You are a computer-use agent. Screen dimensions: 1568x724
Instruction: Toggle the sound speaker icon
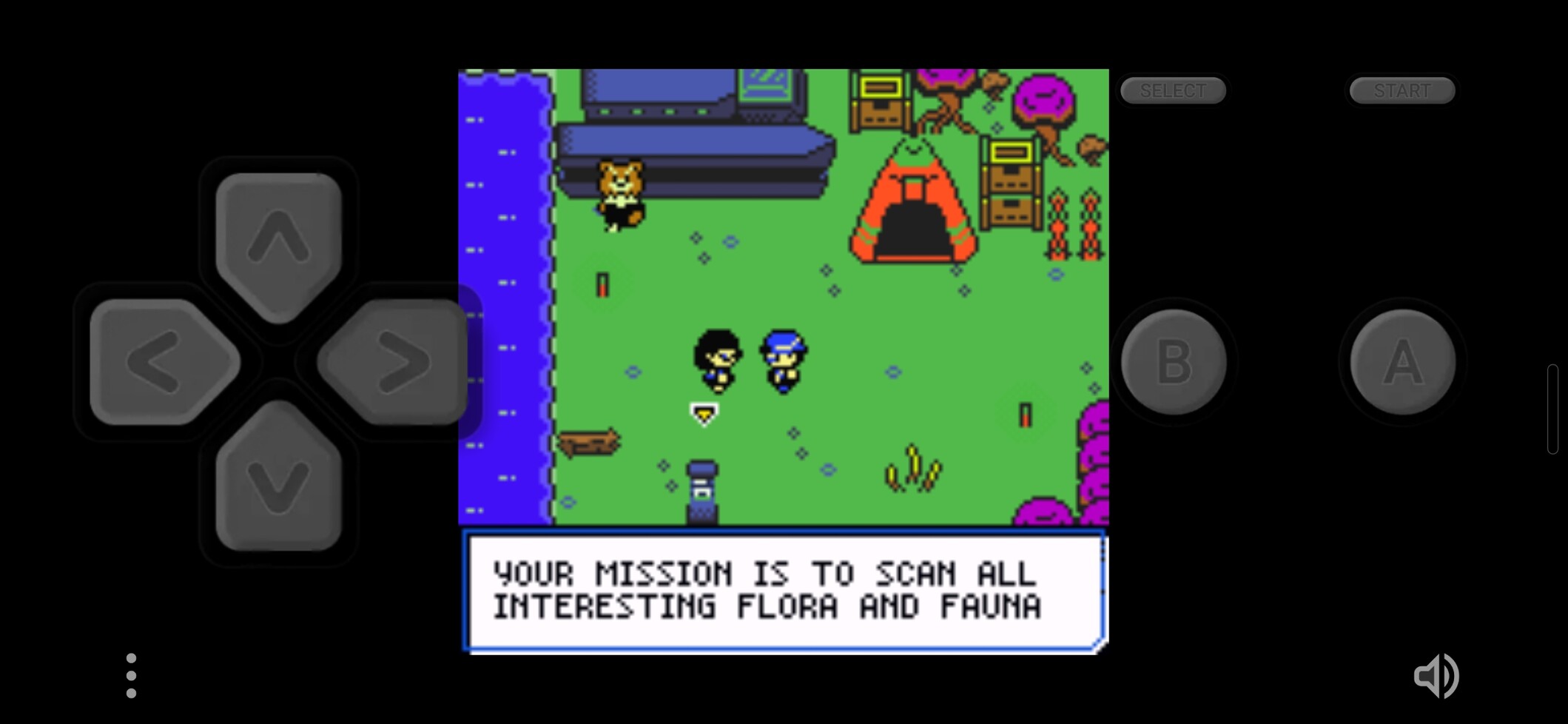1436,675
